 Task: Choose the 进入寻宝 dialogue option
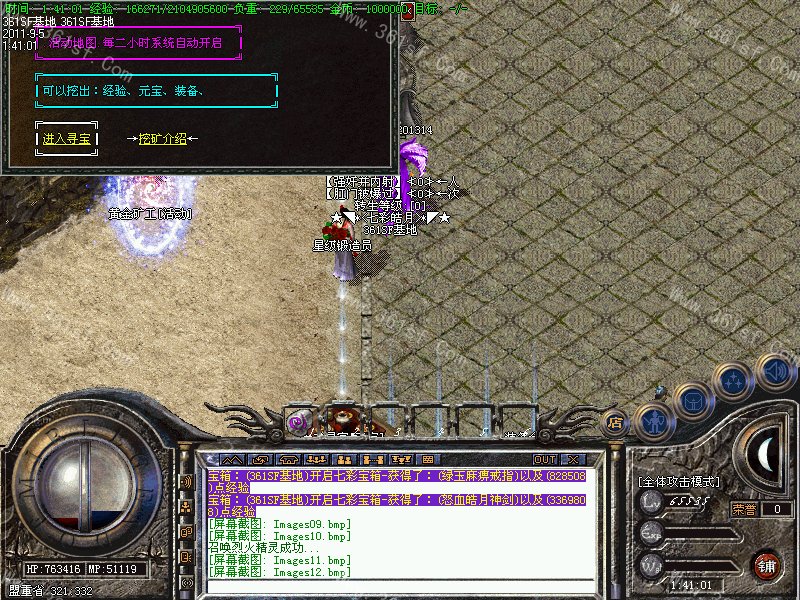pos(68,139)
